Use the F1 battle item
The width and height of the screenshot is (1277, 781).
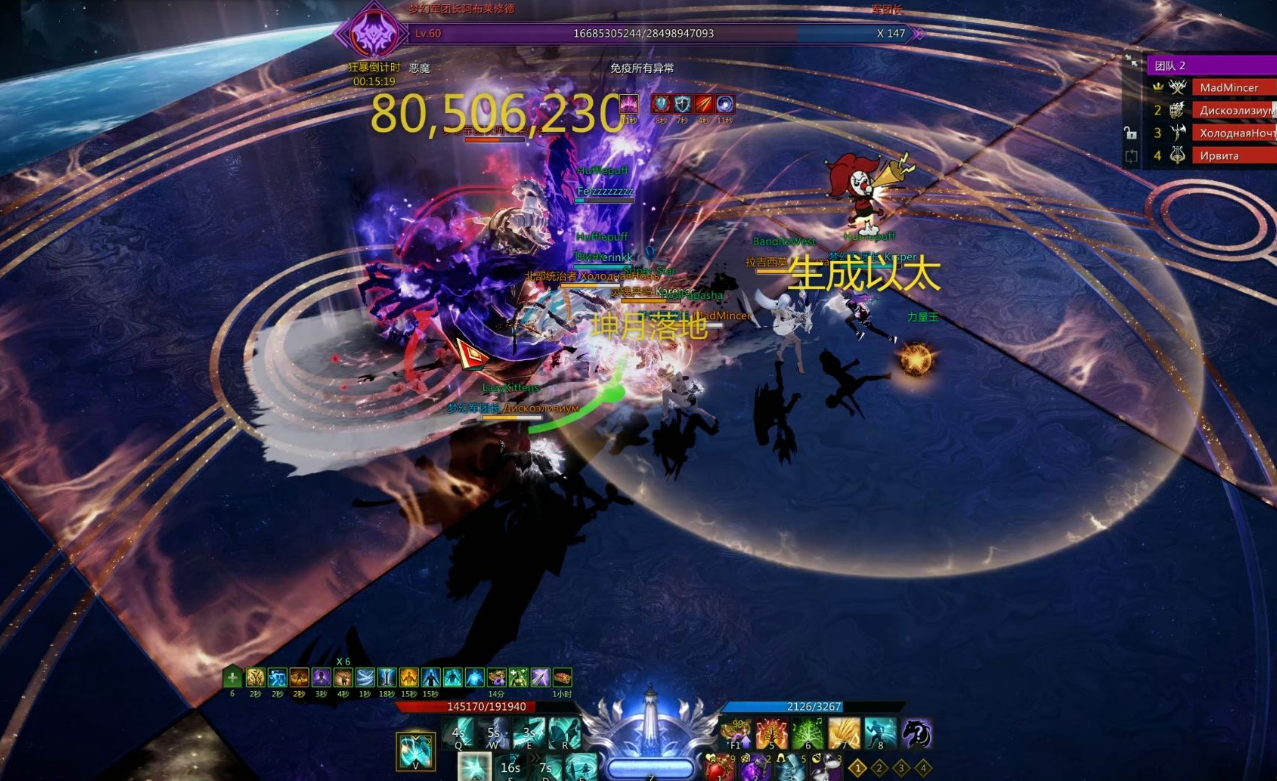(x=738, y=733)
